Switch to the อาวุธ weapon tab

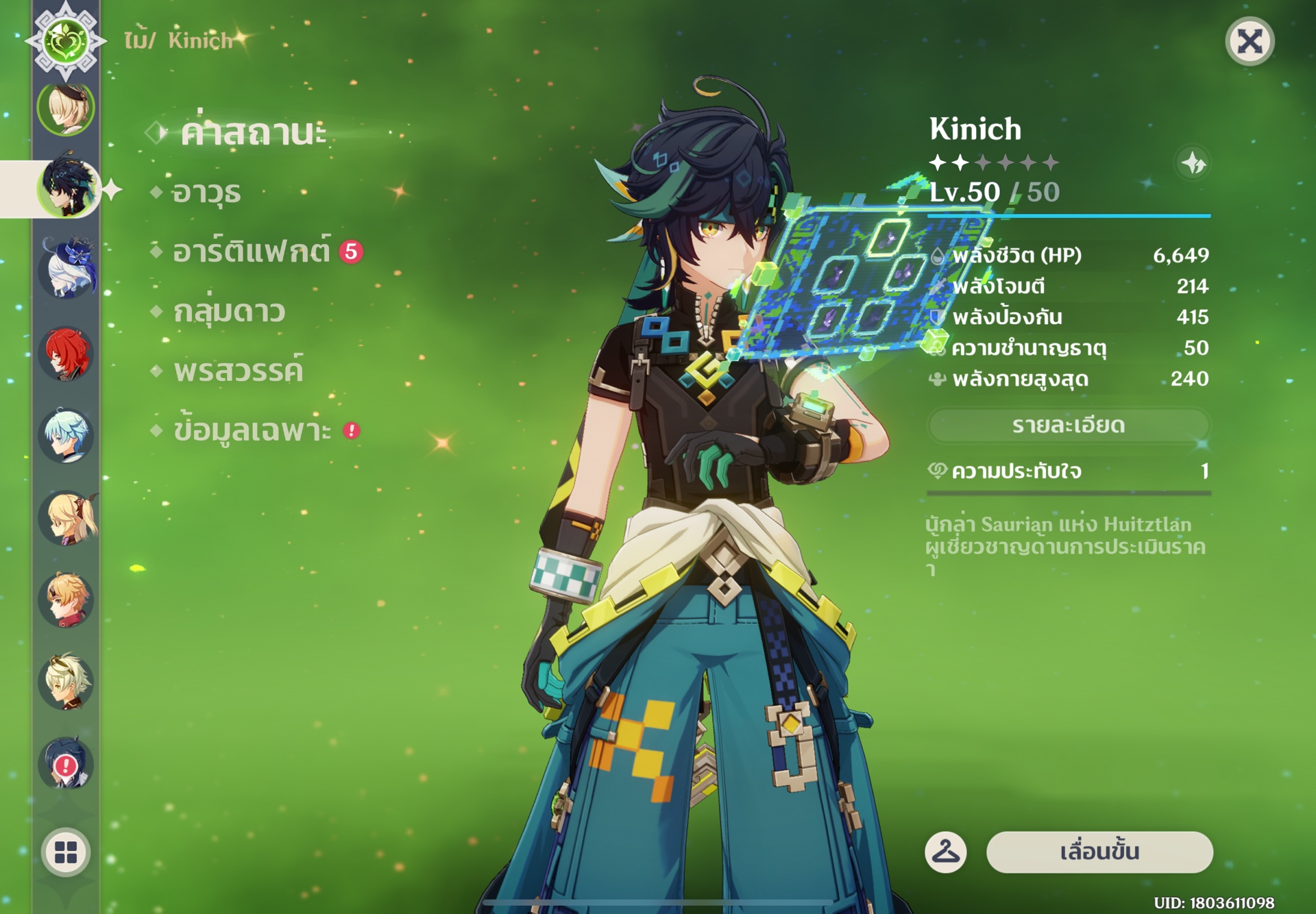click(x=206, y=193)
